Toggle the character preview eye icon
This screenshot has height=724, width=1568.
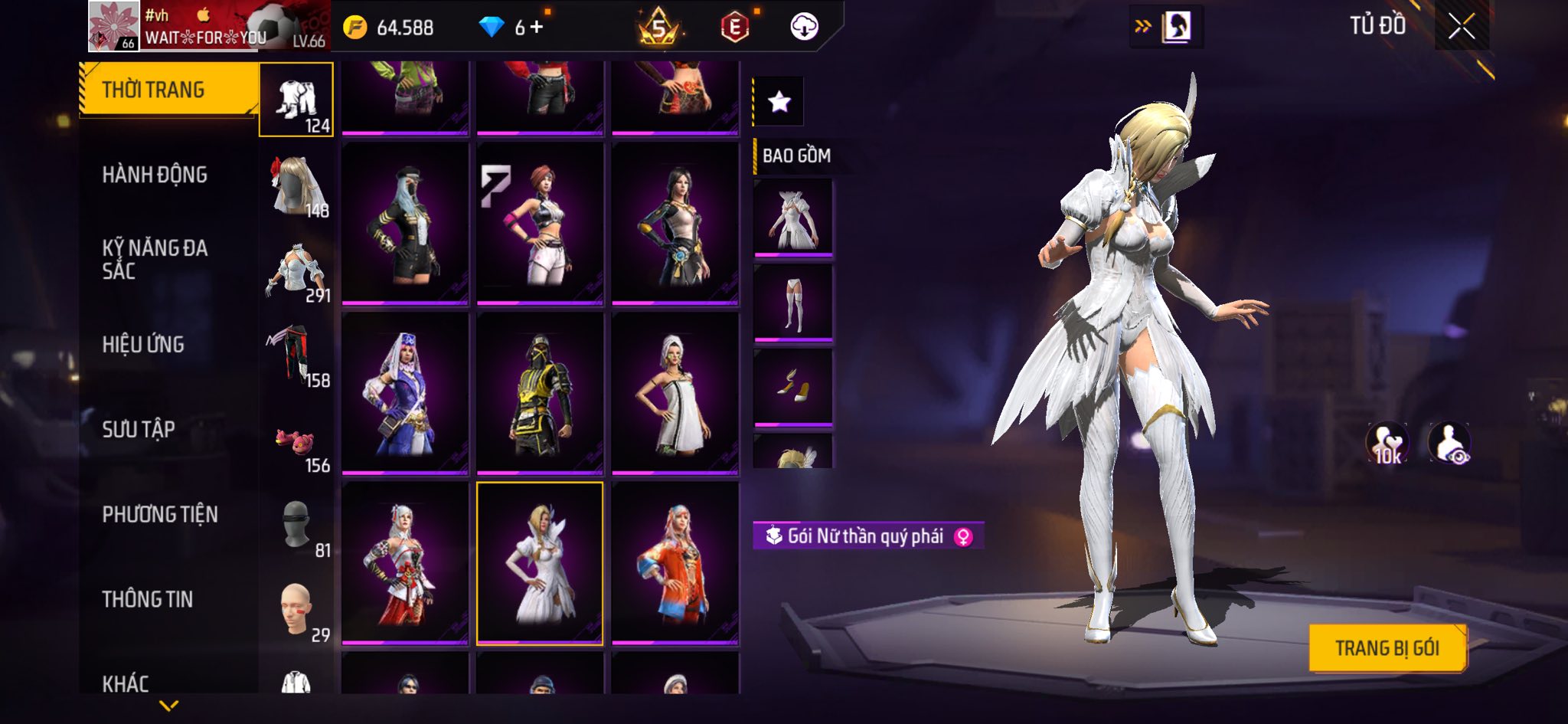click(1449, 444)
